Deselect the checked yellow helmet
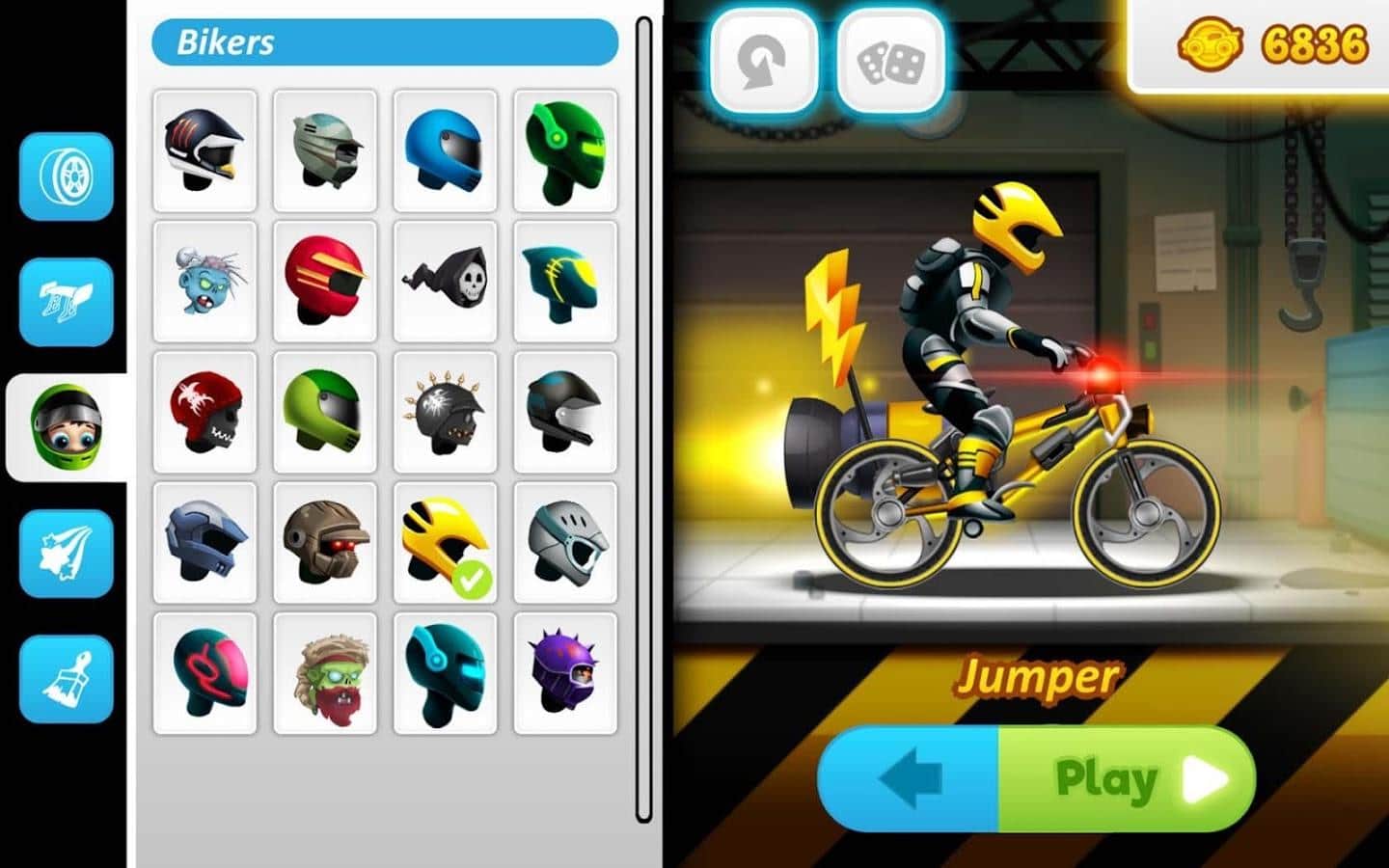Image resolution: width=1389 pixels, height=868 pixels. point(445,543)
